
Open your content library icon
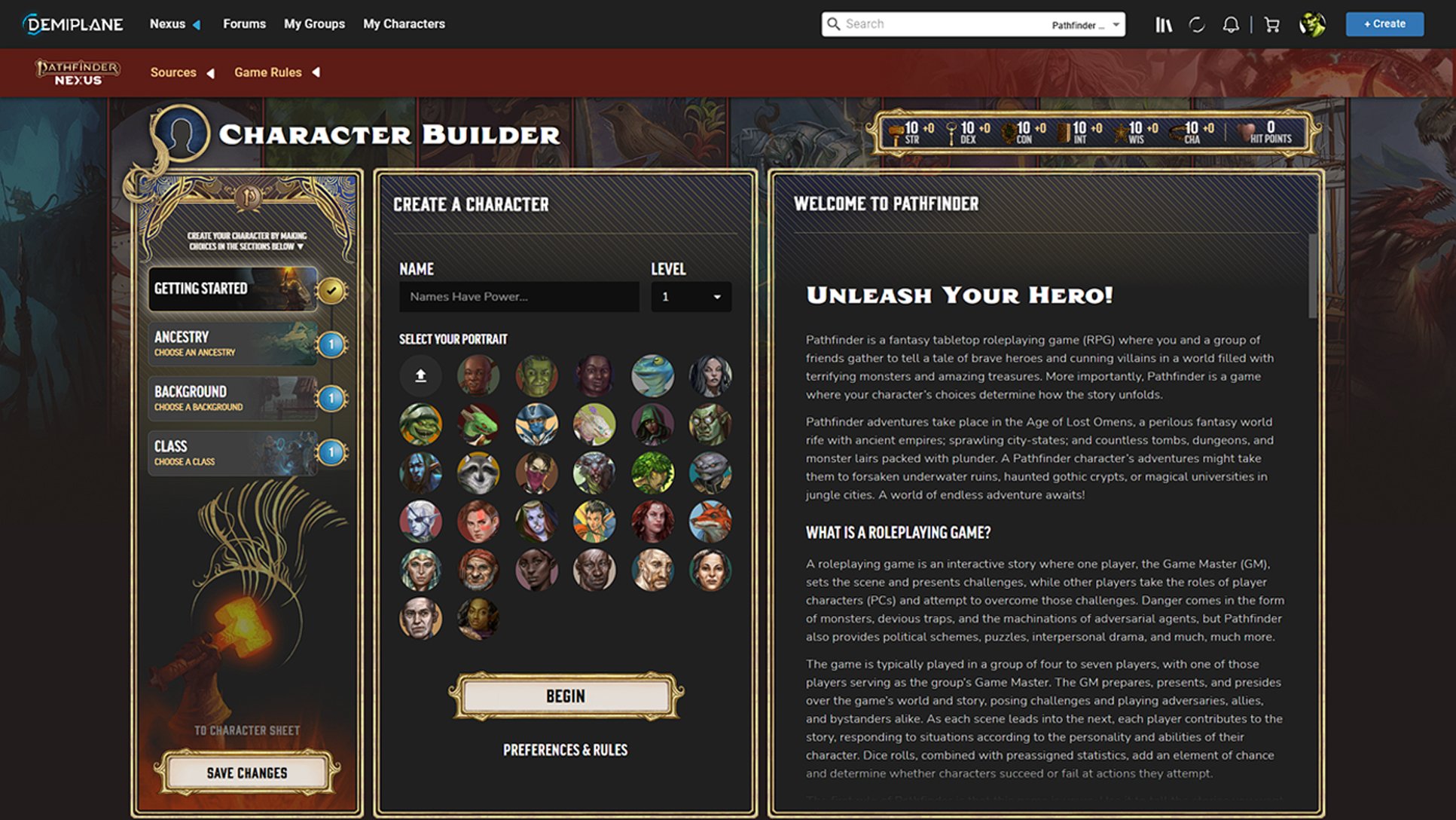point(1163,23)
